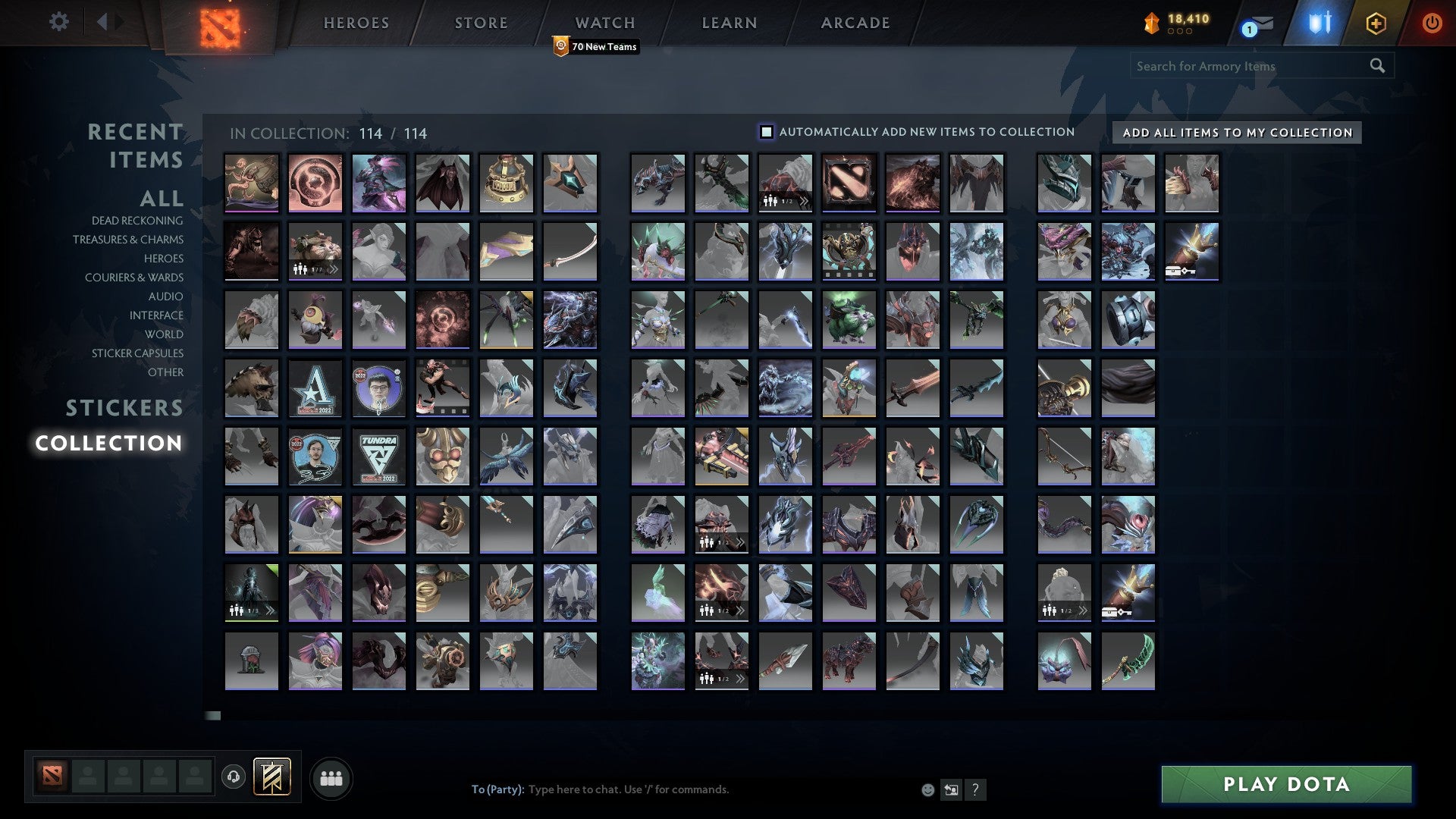Enable automatically add new items to collection

pos(767,131)
